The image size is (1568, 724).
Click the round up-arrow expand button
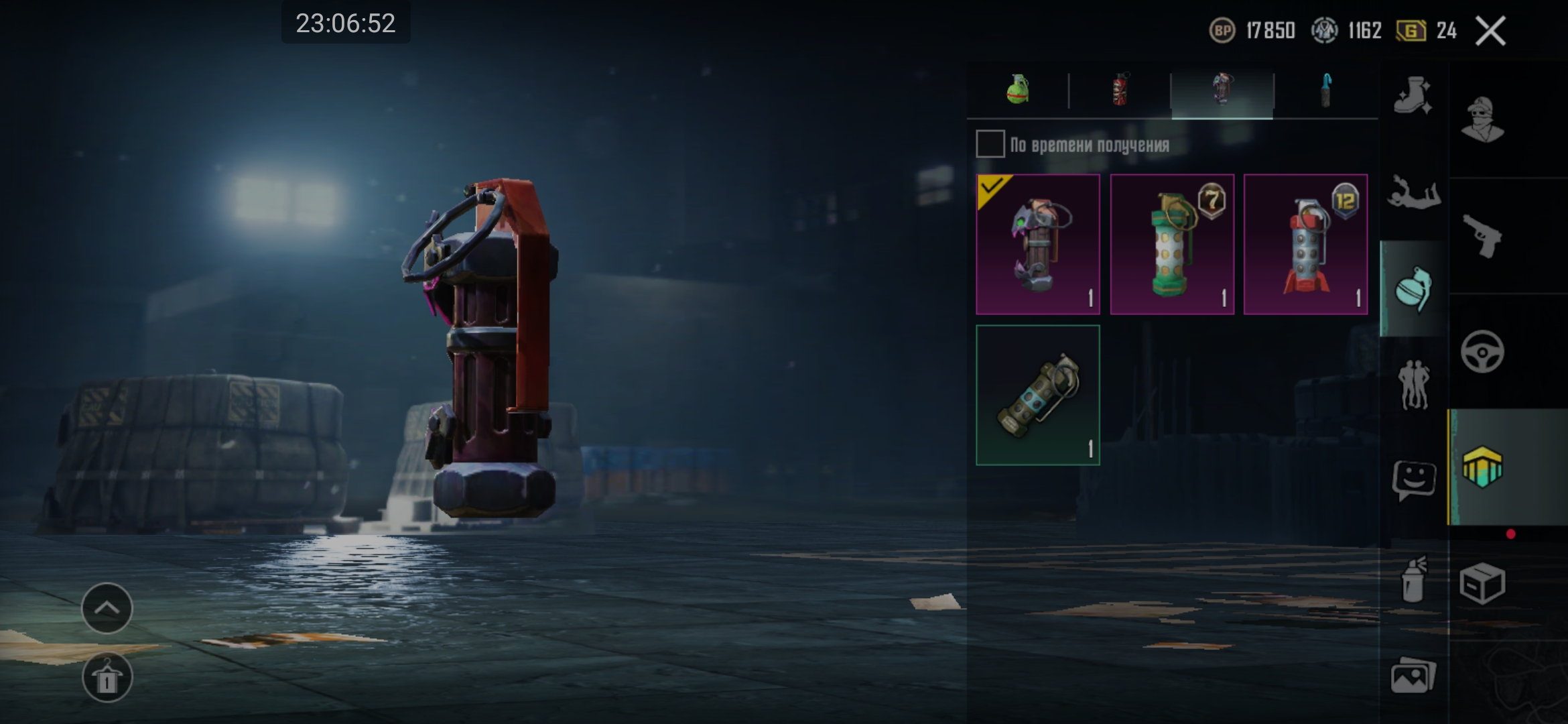[x=107, y=608]
